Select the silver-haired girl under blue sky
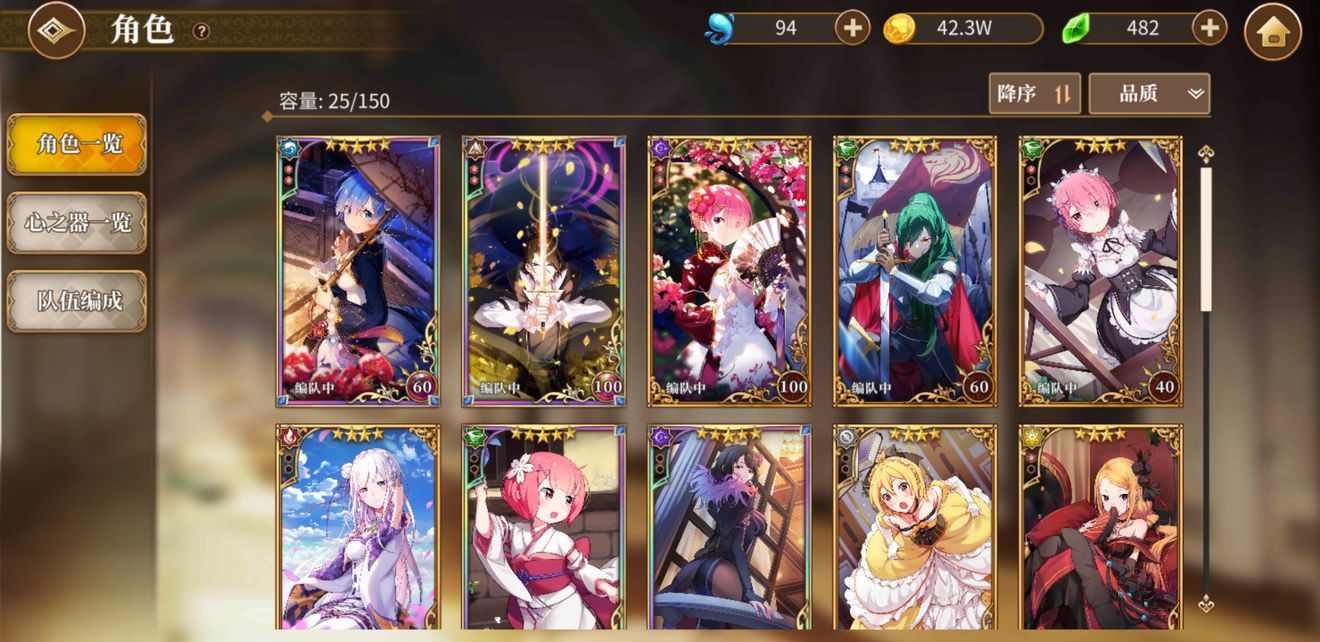The height and width of the screenshot is (642, 1320). [358, 528]
